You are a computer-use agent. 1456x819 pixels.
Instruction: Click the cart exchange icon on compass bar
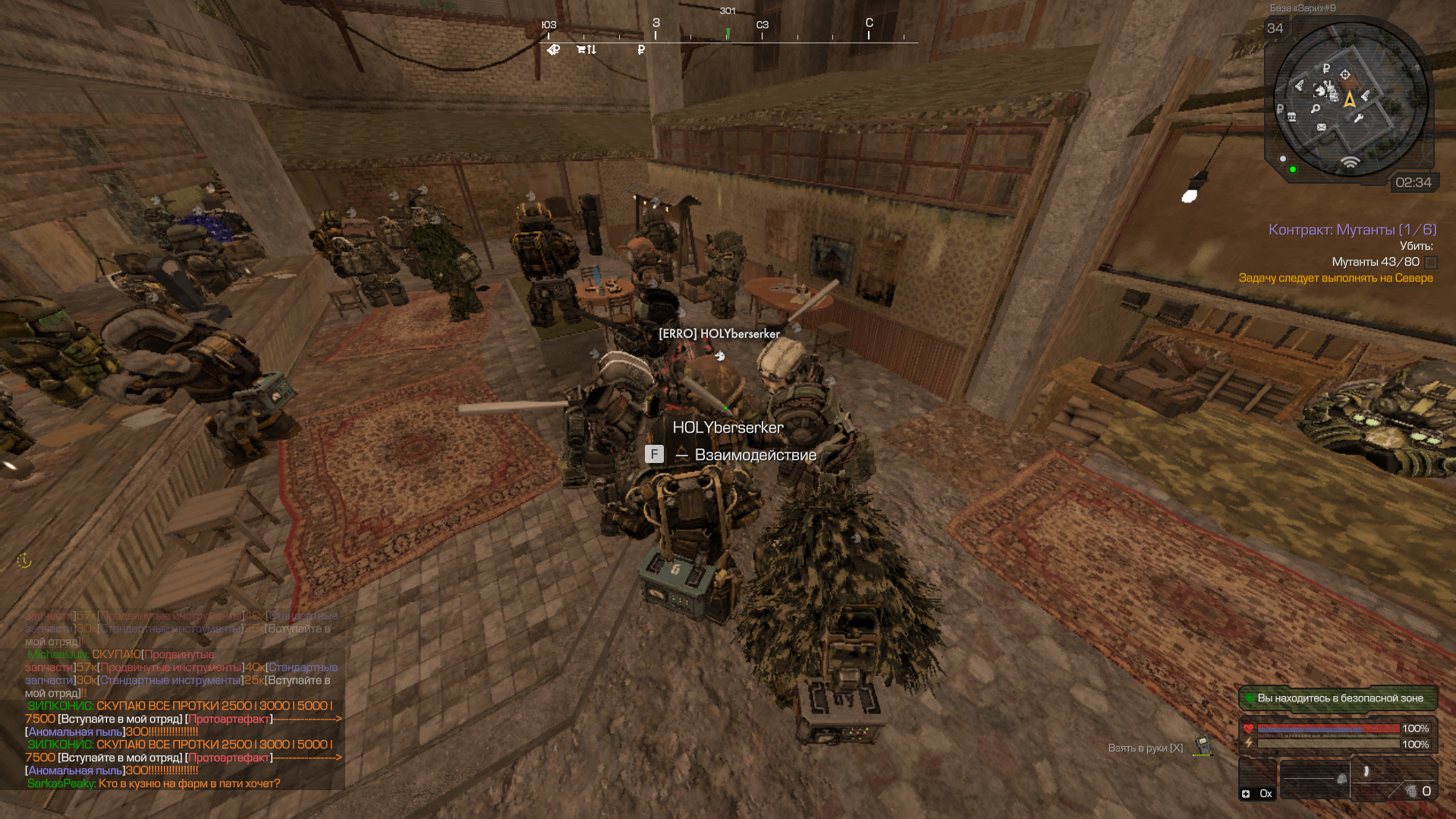point(586,50)
